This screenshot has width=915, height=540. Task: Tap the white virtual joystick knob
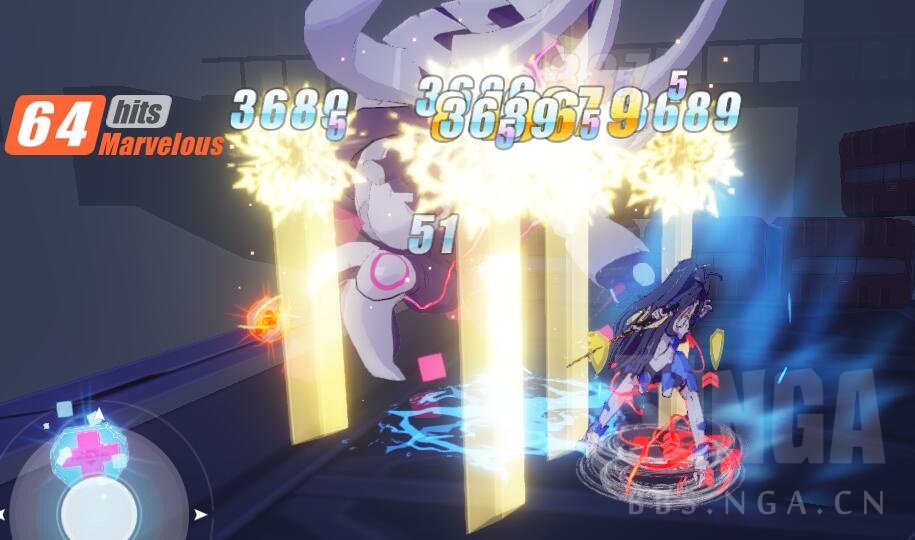pos(97,511)
